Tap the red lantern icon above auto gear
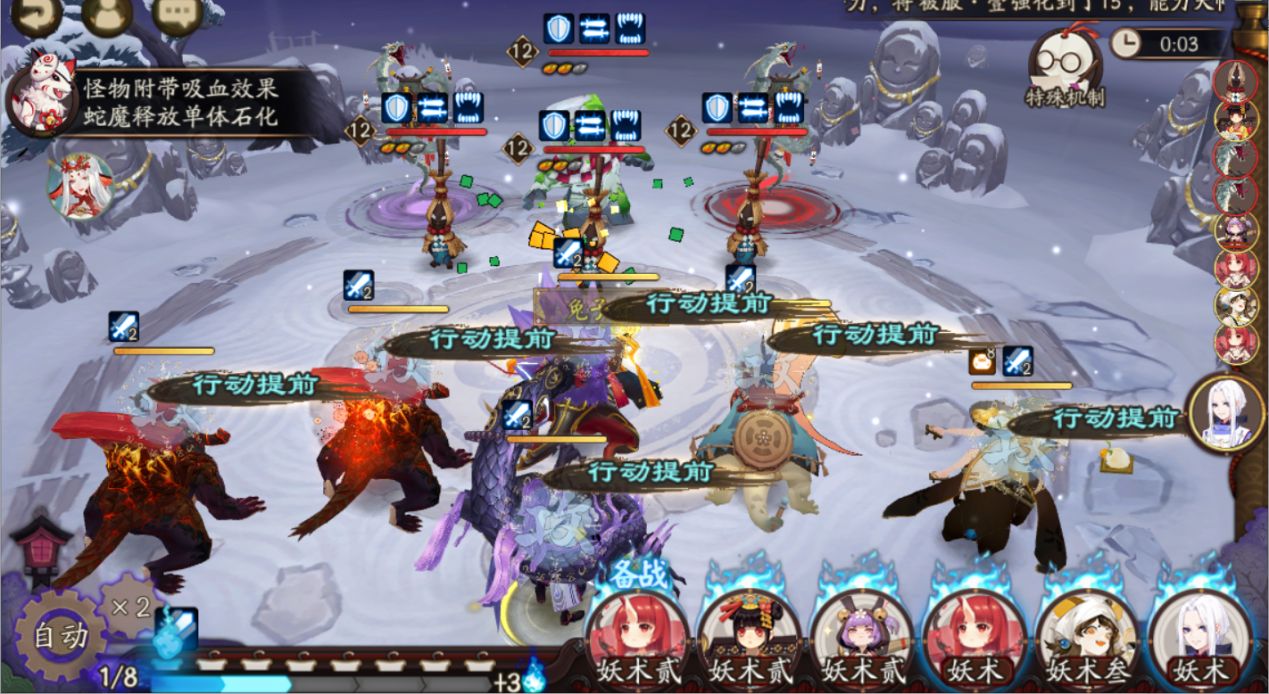 [x=41, y=547]
